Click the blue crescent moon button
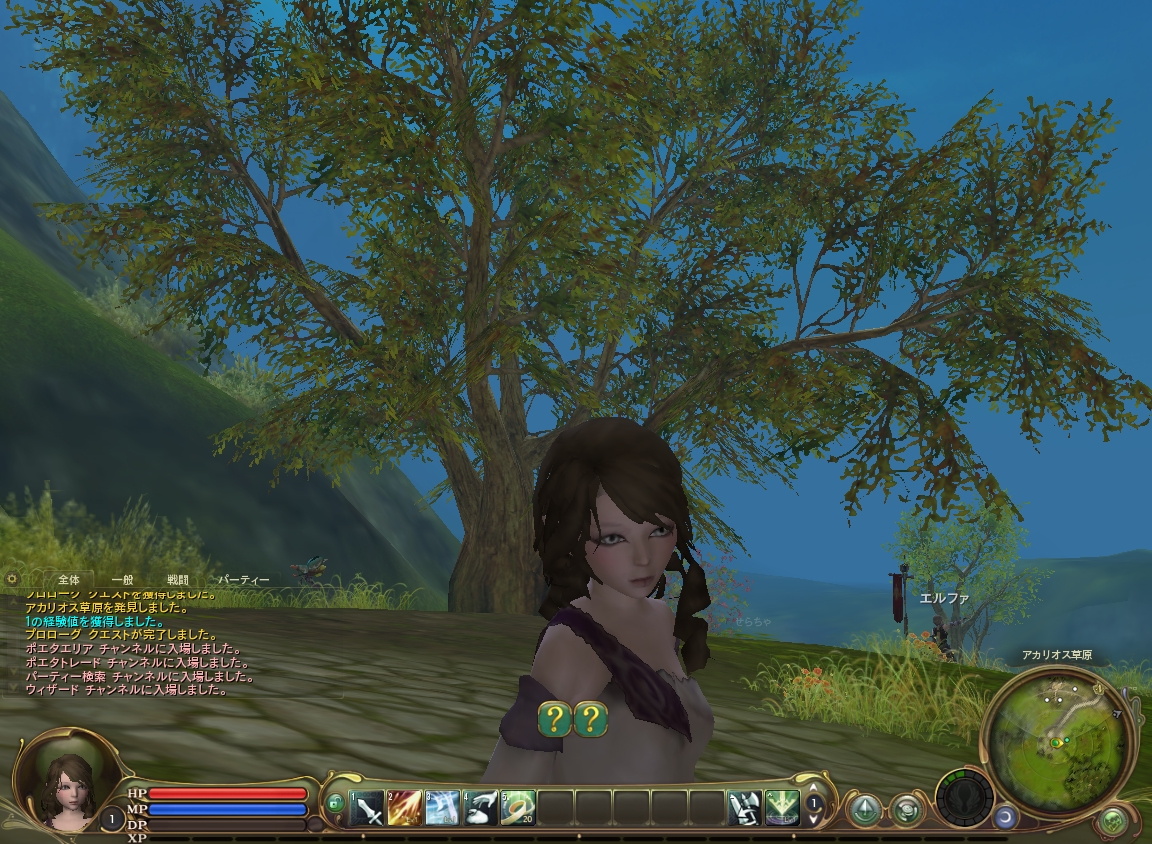 (x=1003, y=819)
